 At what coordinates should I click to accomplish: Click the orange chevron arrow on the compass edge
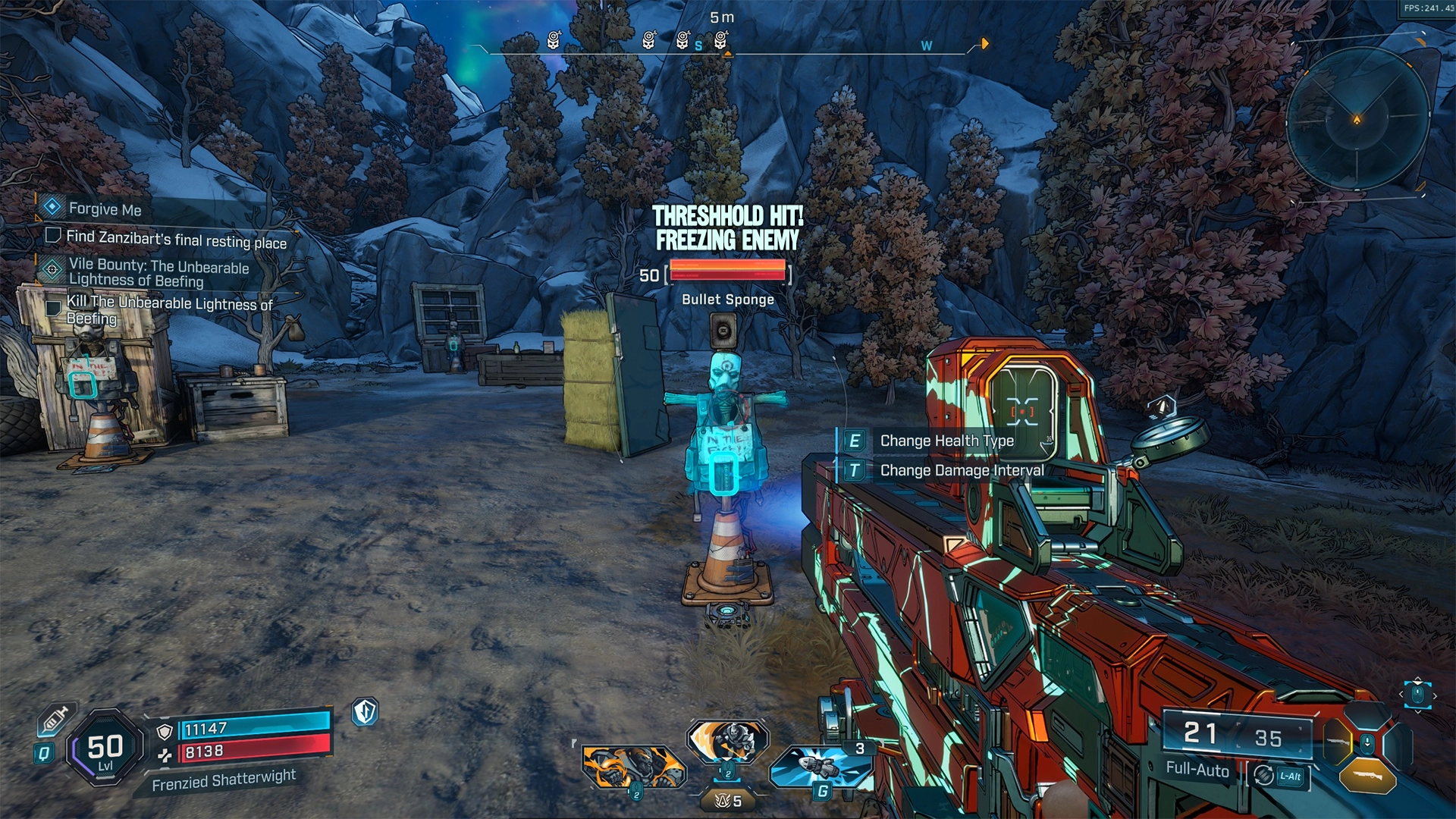coord(984,44)
